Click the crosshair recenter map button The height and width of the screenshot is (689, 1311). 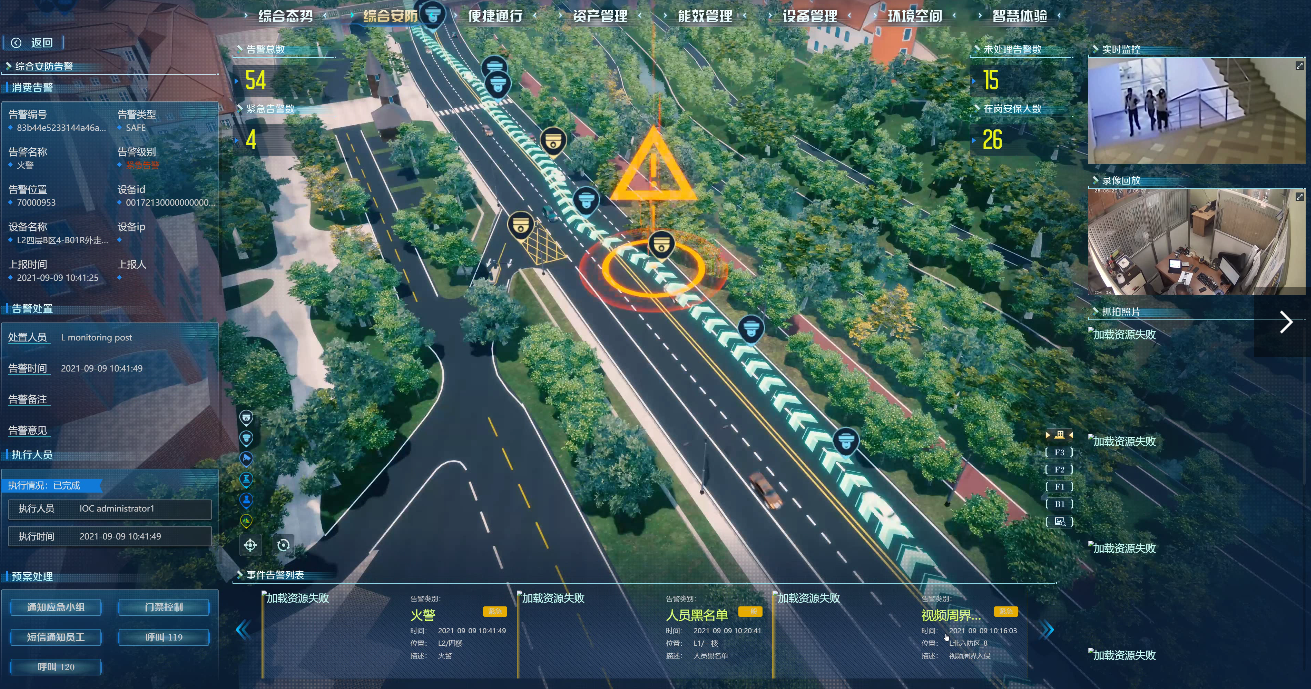(250, 545)
